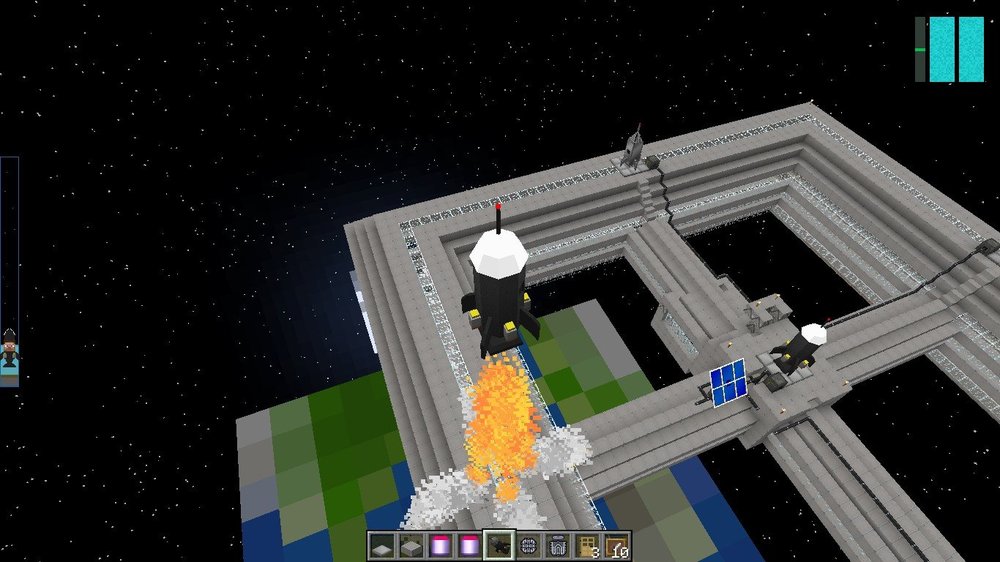Select the door stack of 3
The width and height of the screenshot is (1000, 562).
587,546
